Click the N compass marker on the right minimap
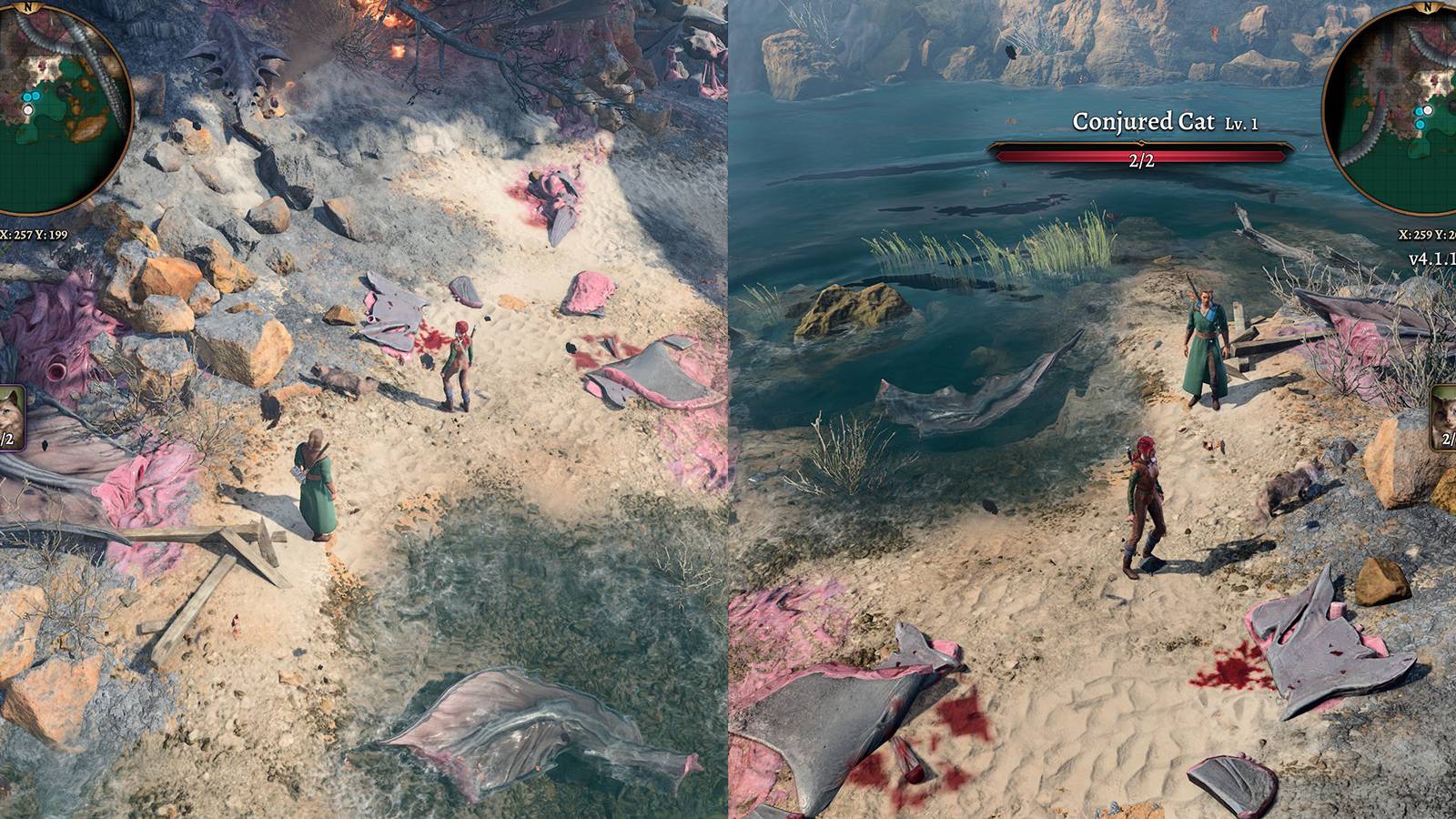The width and height of the screenshot is (1456, 819). 1427,7
